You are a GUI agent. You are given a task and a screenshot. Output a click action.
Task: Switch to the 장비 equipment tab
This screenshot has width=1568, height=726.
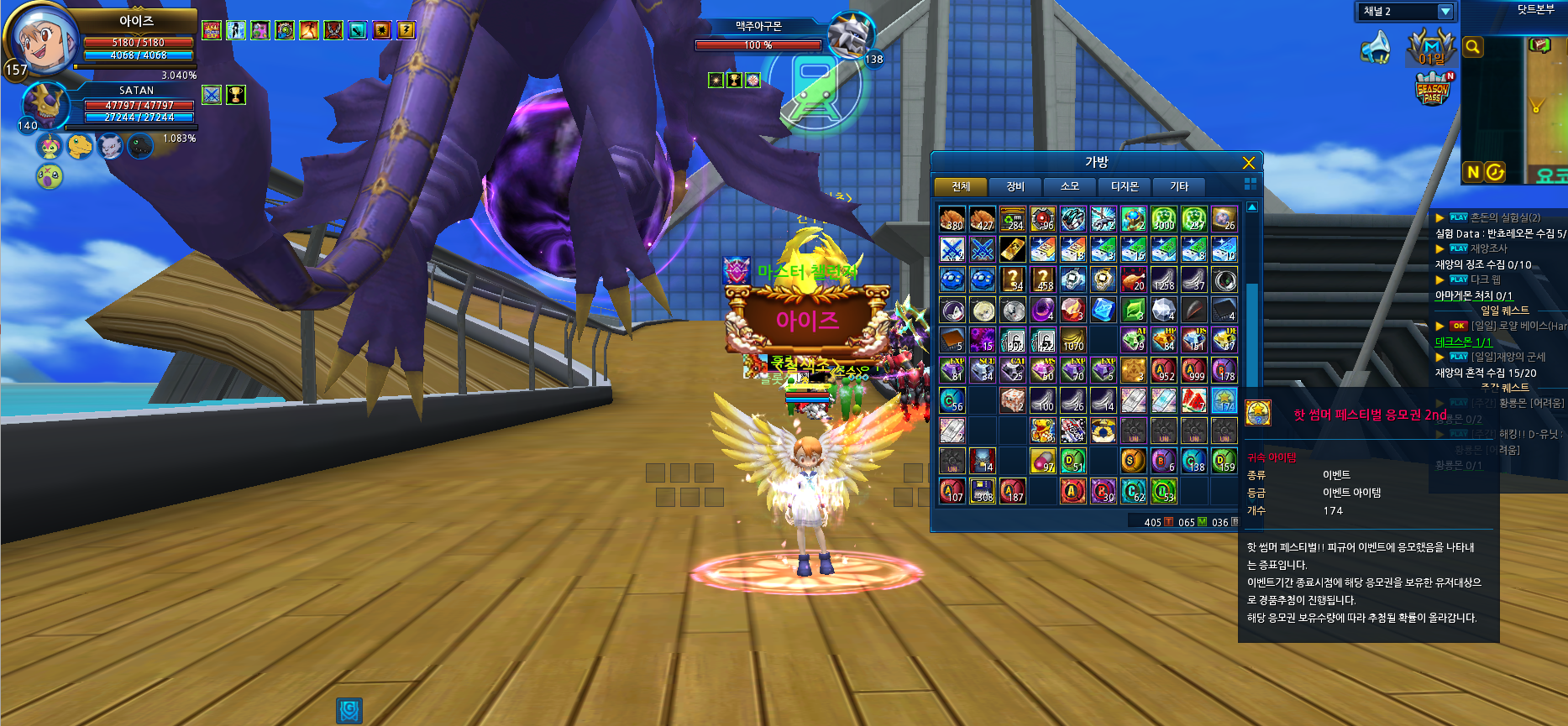coord(1015,186)
